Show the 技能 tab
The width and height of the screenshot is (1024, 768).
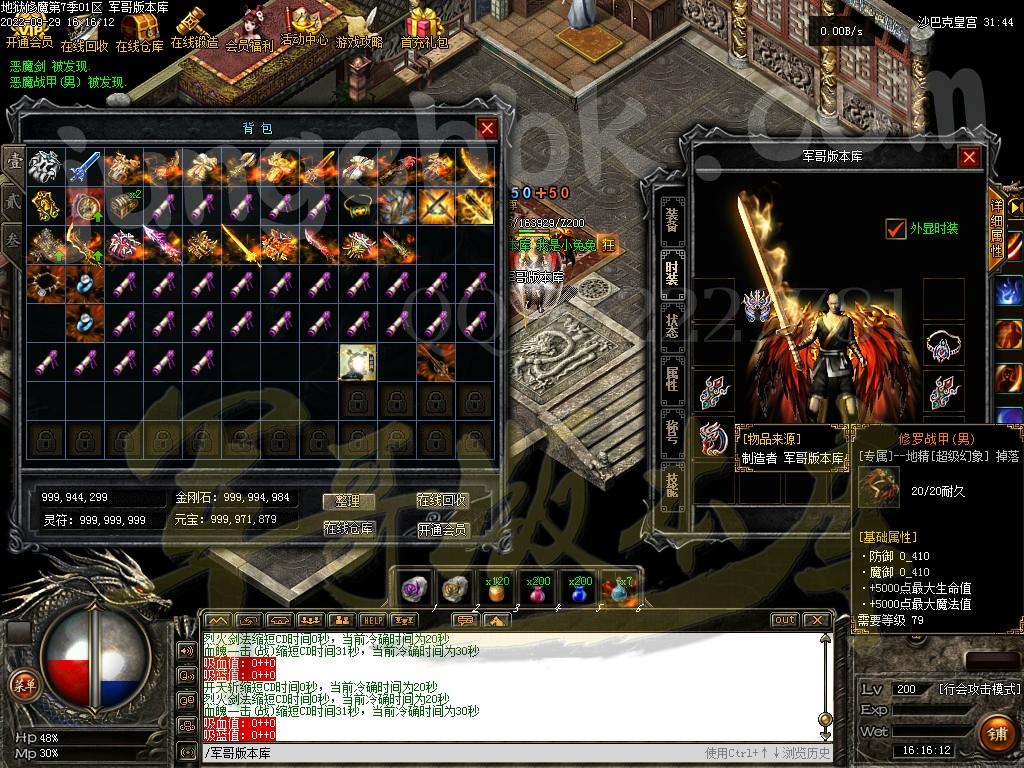coord(672,484)
